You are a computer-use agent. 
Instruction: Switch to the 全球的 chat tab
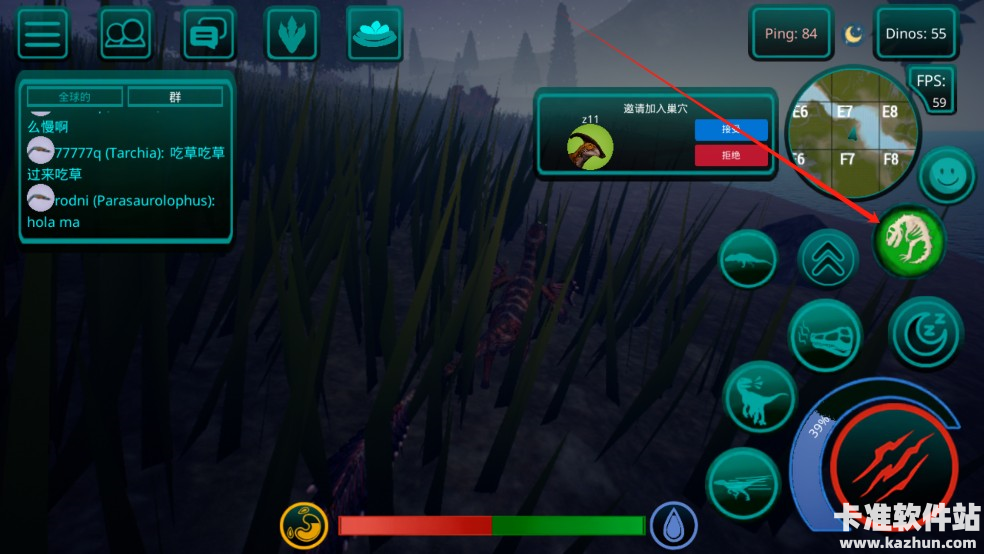point(75,97)
